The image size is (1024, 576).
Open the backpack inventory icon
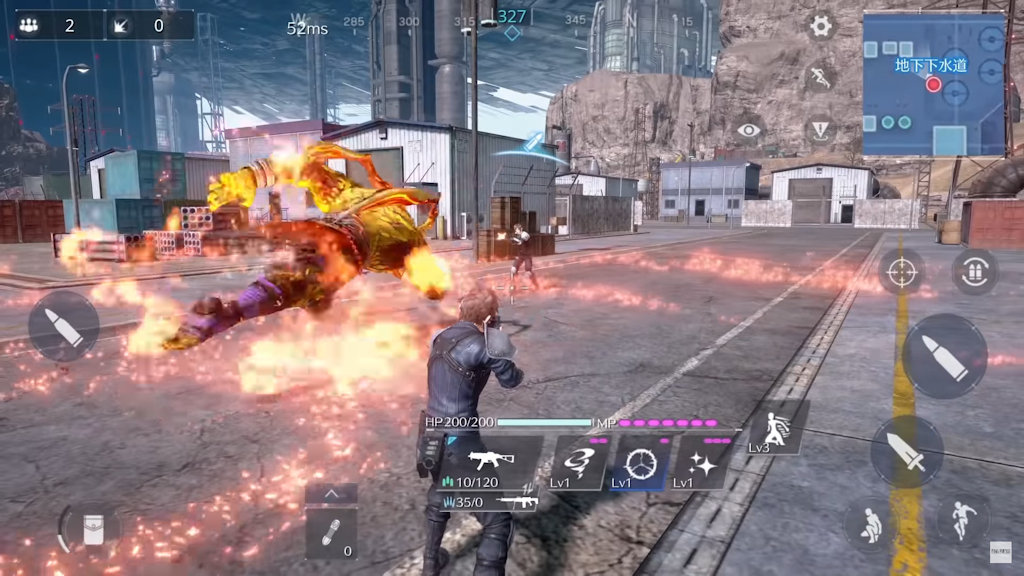(91, 529)
